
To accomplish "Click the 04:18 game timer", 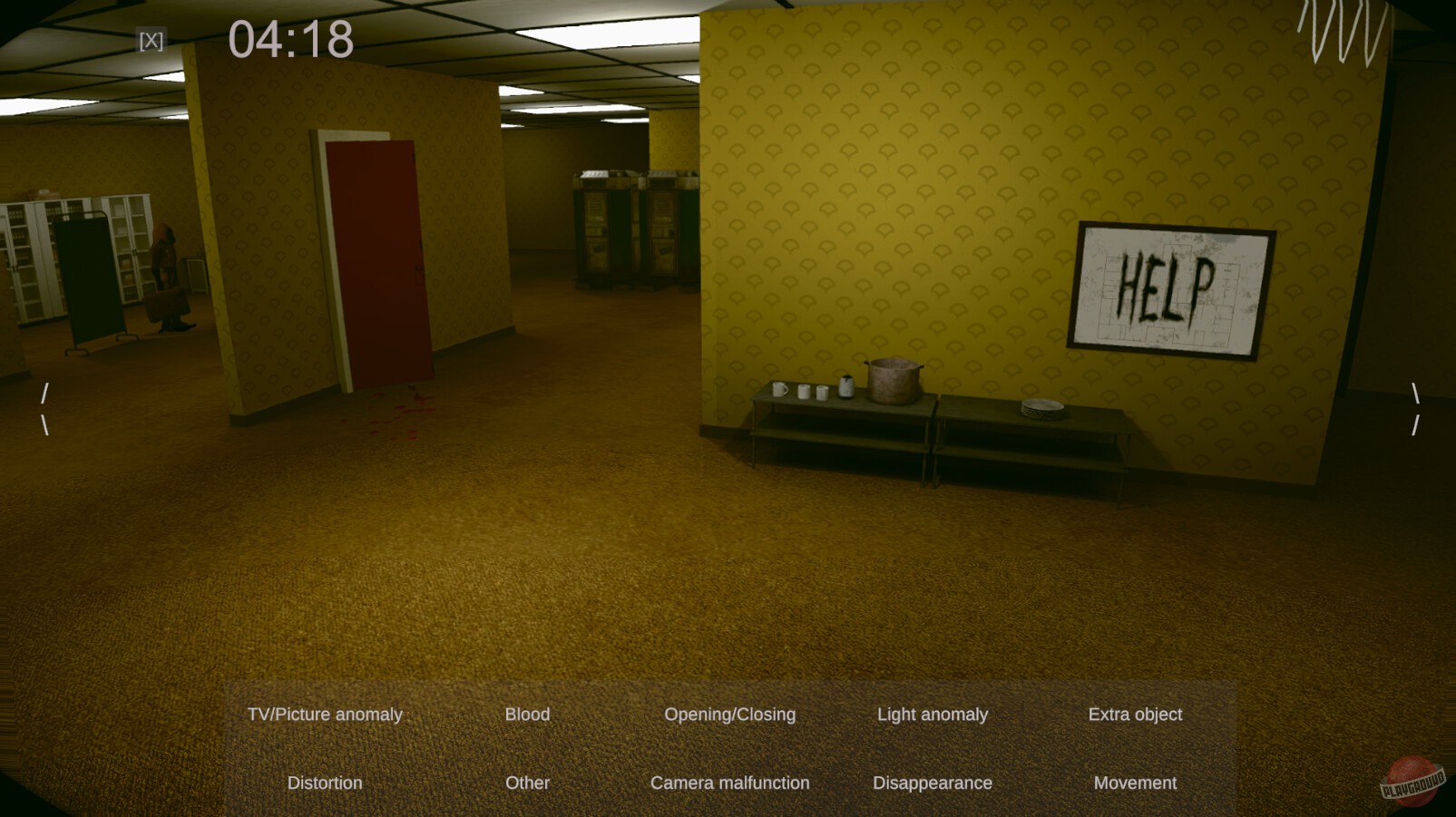I will coord(292,39).
